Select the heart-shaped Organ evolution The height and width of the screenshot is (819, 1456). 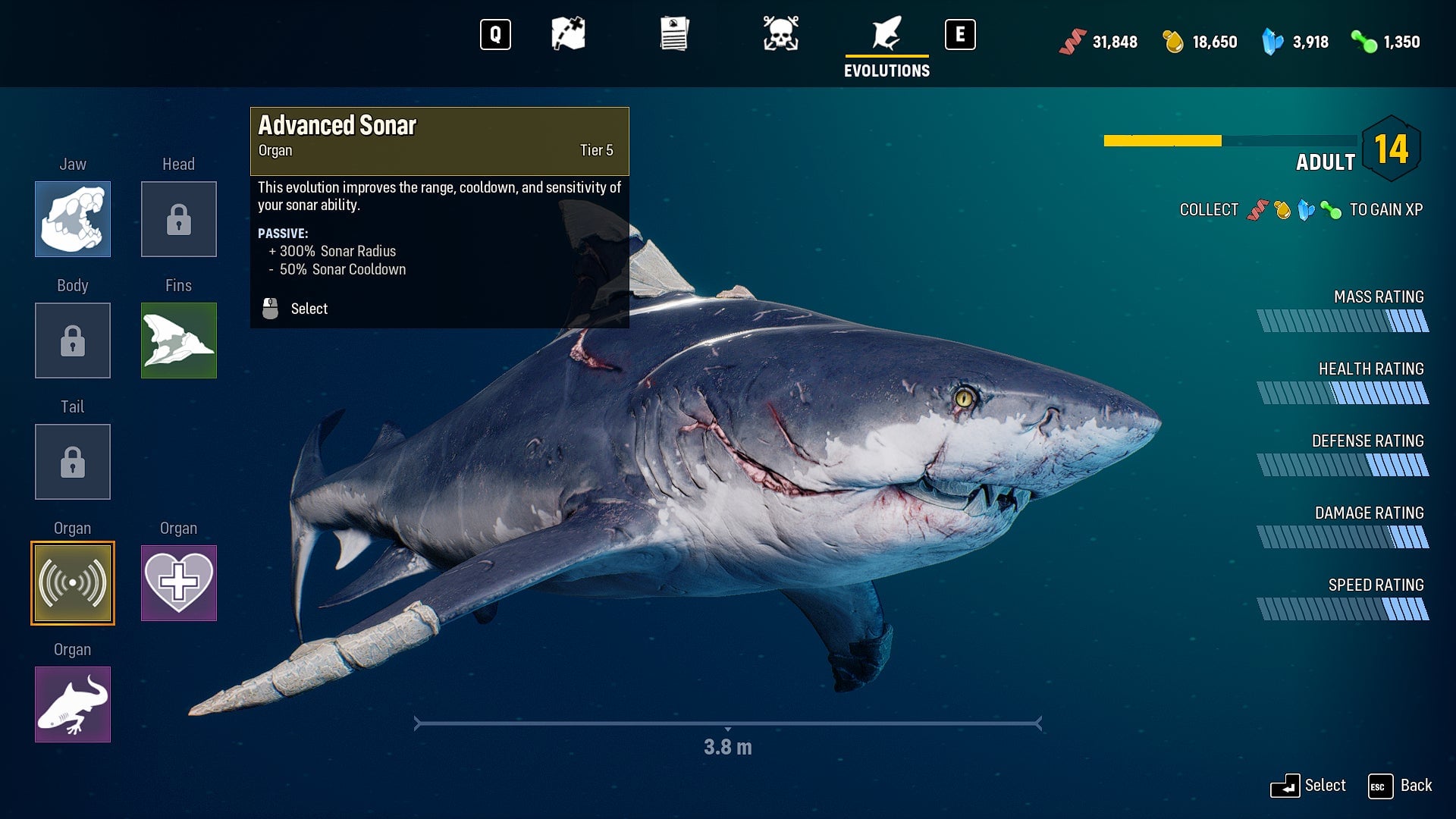[x=178, y=583]
